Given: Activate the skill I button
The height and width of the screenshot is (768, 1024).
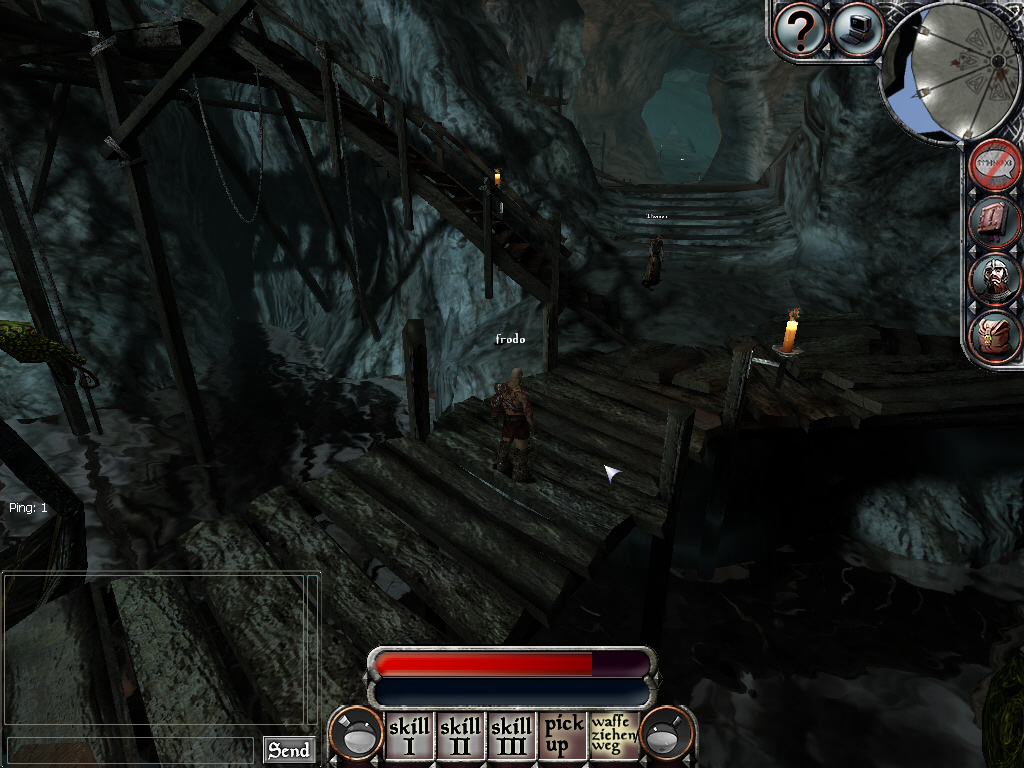Looking at the screenshot, I should pos(409,736).
